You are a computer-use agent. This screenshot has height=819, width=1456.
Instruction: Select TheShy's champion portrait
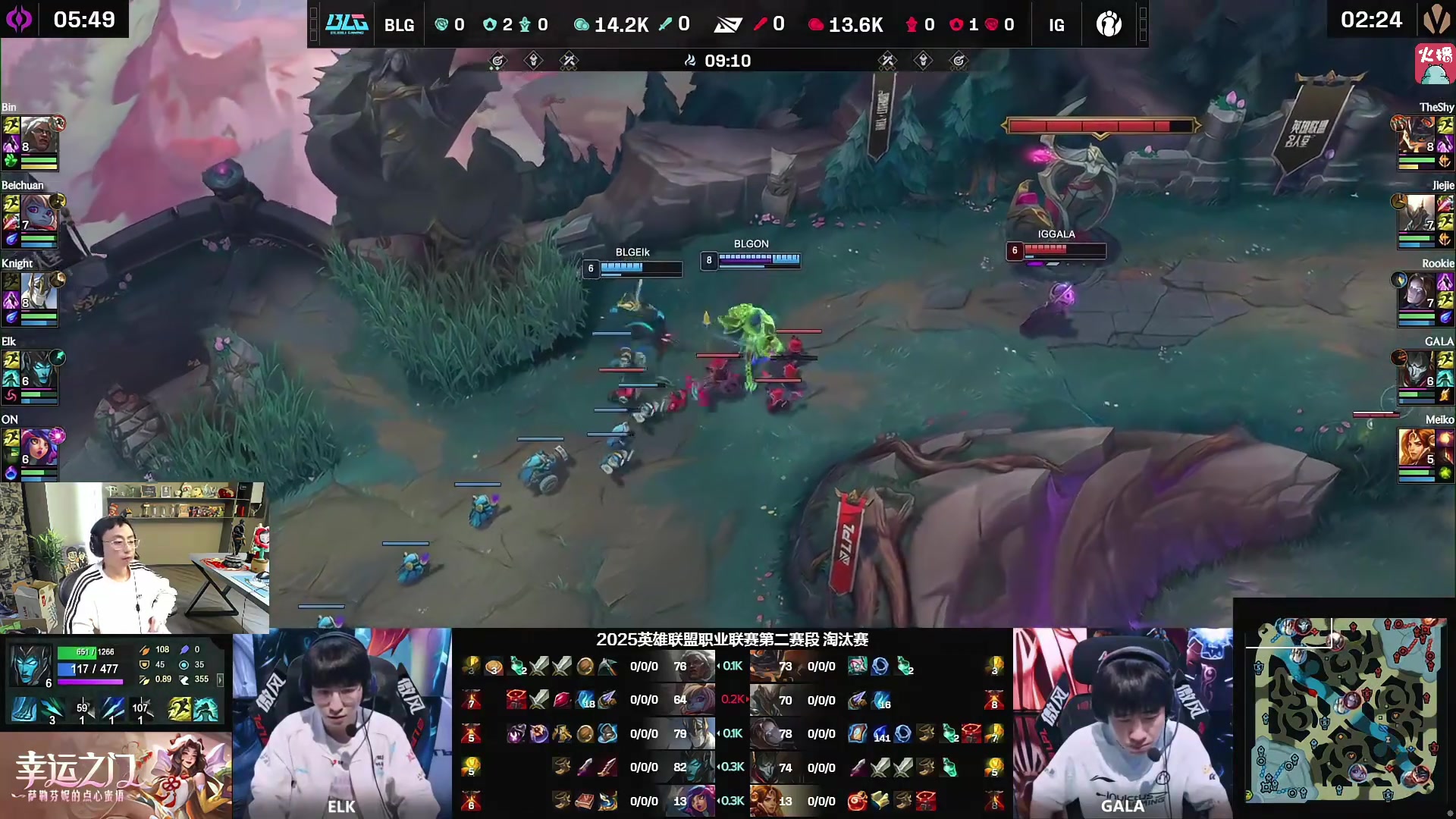click(x=1417, y=134)
